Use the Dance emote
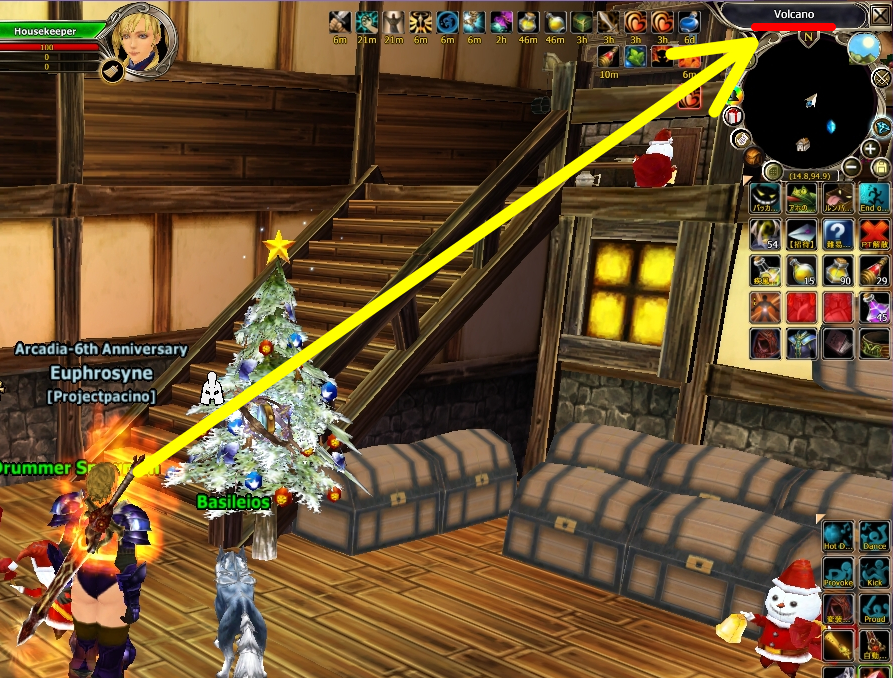 [x=874, y=537]
